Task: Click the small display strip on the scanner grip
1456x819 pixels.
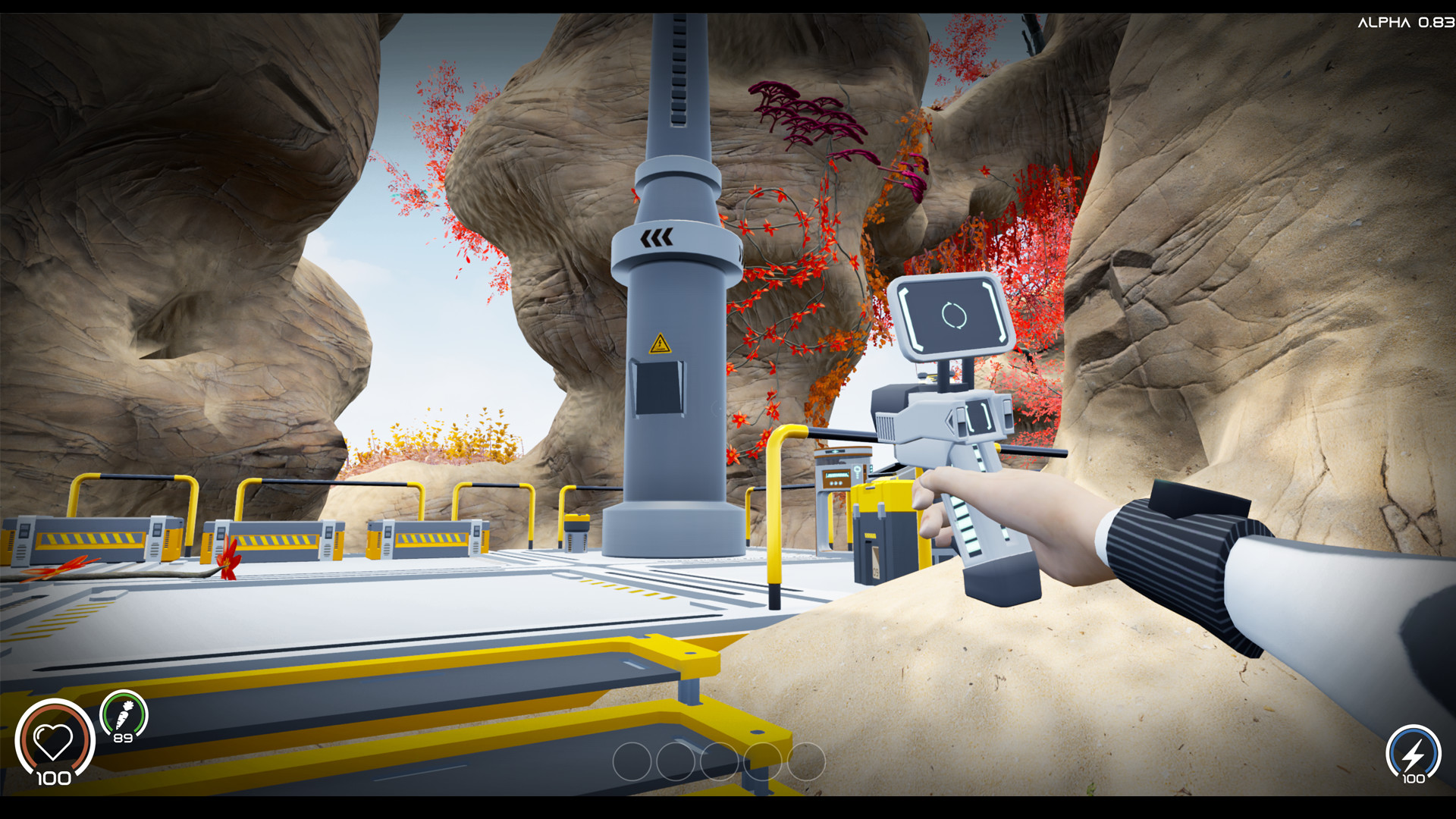Action: (x=968, y=526)
